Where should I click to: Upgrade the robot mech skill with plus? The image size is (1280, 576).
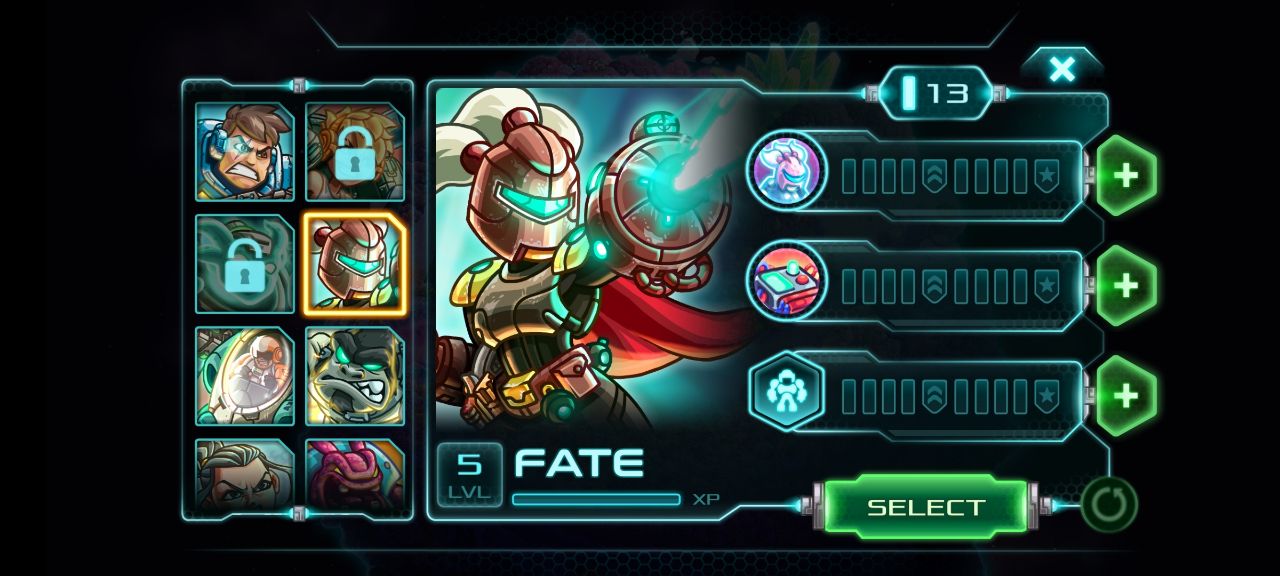tap(1126, 396)
